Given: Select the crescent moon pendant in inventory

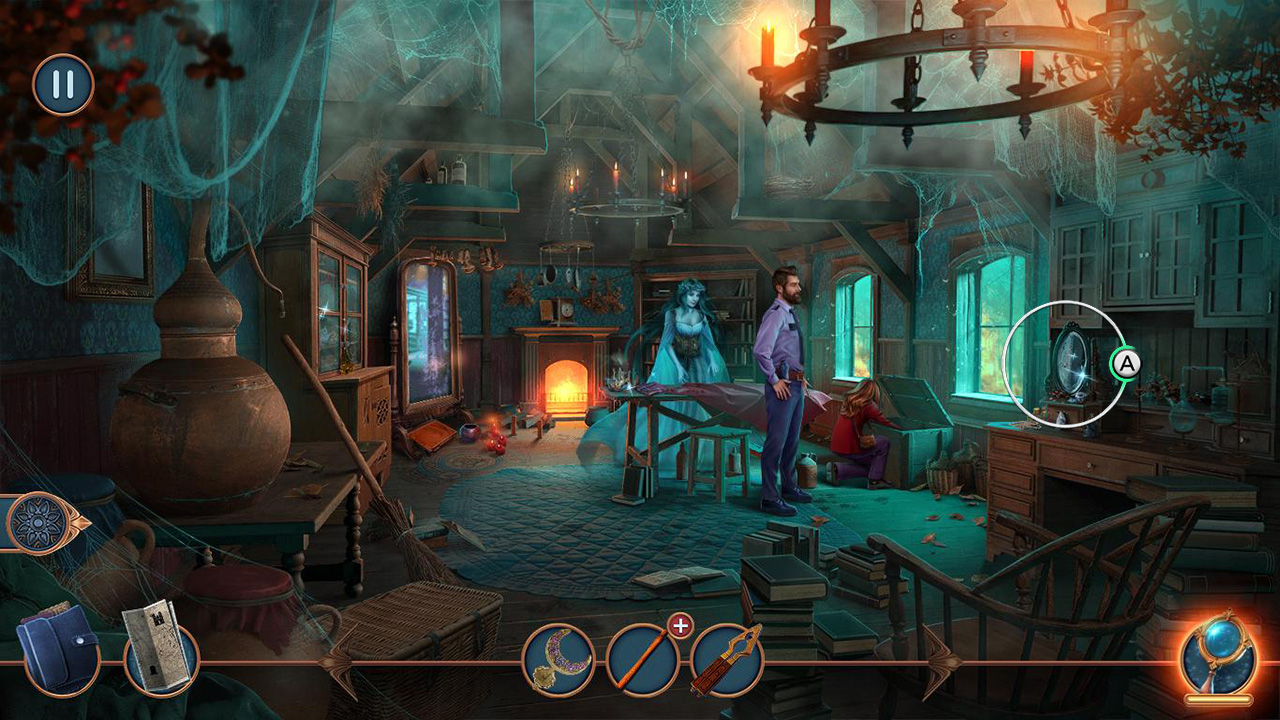Looking at the screenshot, I should coord(558,655).
